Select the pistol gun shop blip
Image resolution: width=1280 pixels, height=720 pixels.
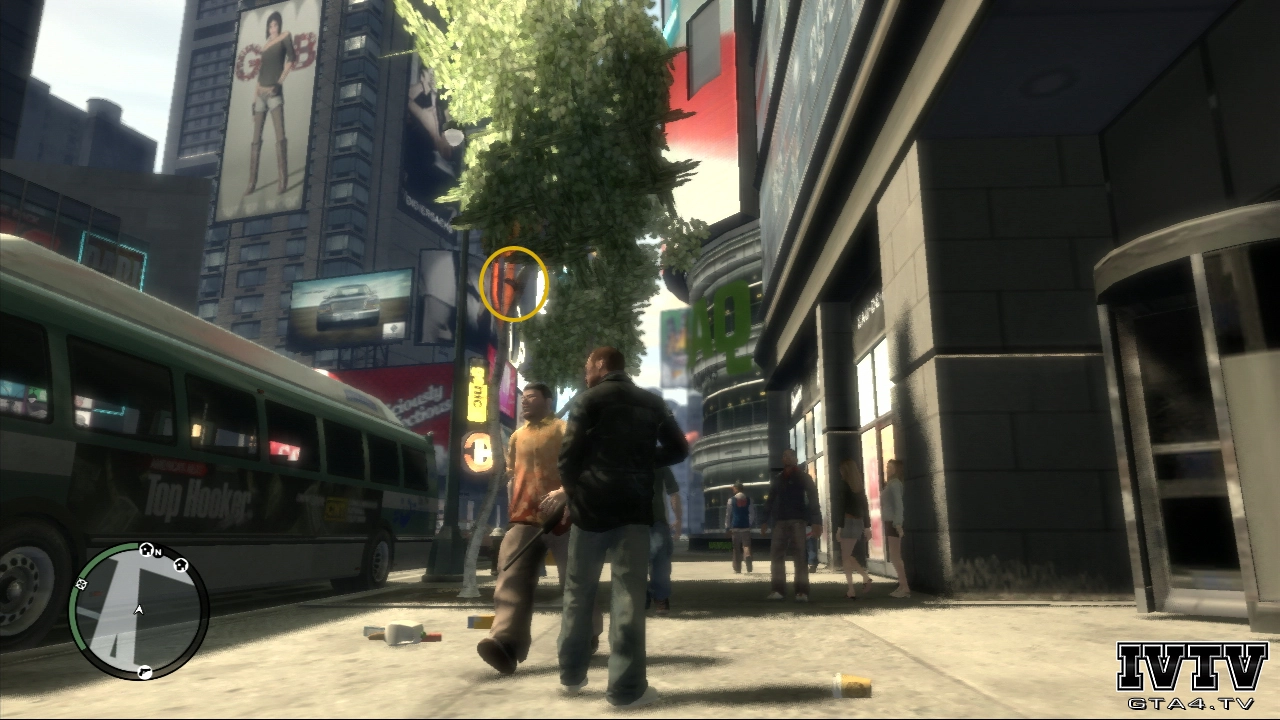(145, 671)
